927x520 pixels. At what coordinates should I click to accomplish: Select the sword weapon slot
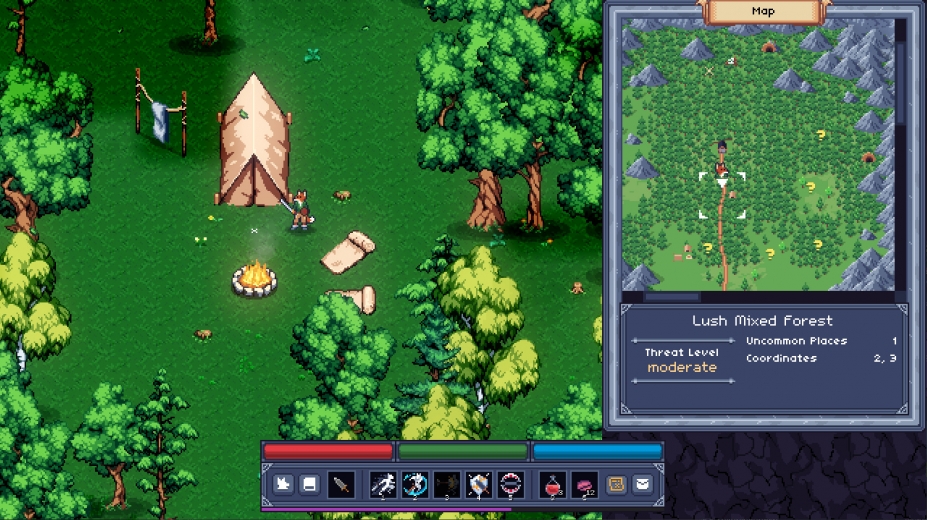coord(341,485)
